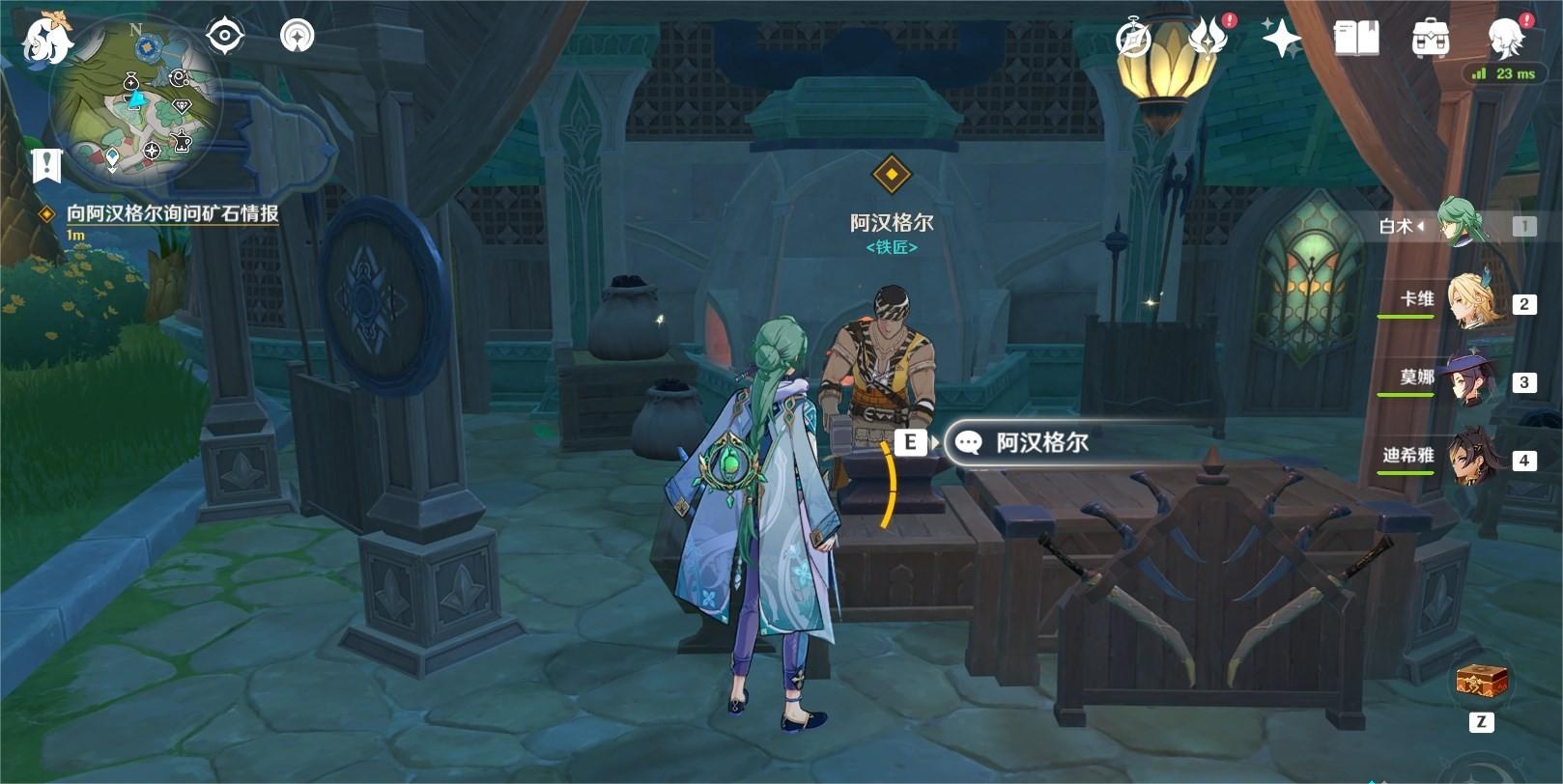Click the round star icon beside the minimap
Image resolution: width=1563 pixels, height=784 pixels.
click(297, 37)
